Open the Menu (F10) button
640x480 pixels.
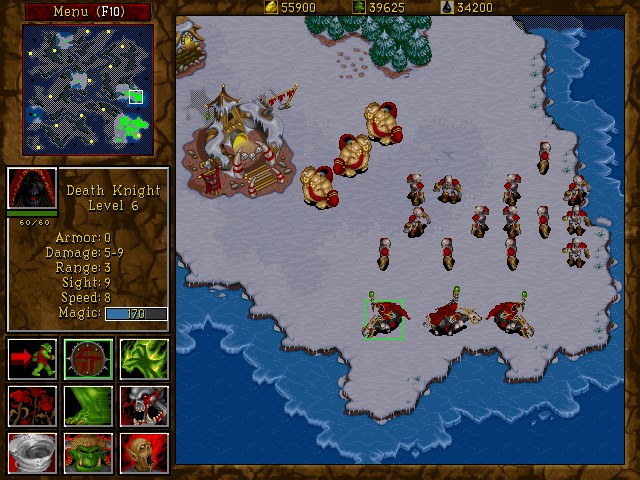pos(87,12)
